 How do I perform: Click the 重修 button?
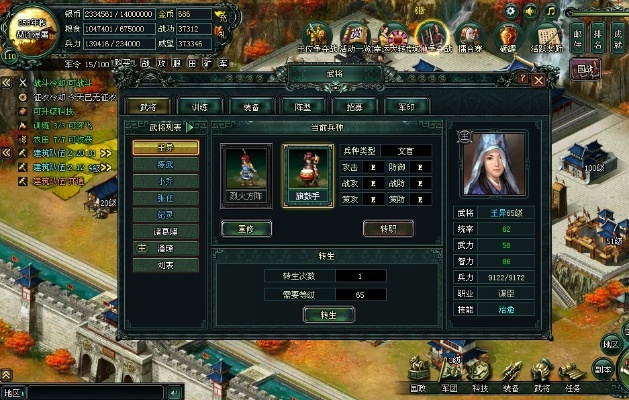[x=246, y=227]
